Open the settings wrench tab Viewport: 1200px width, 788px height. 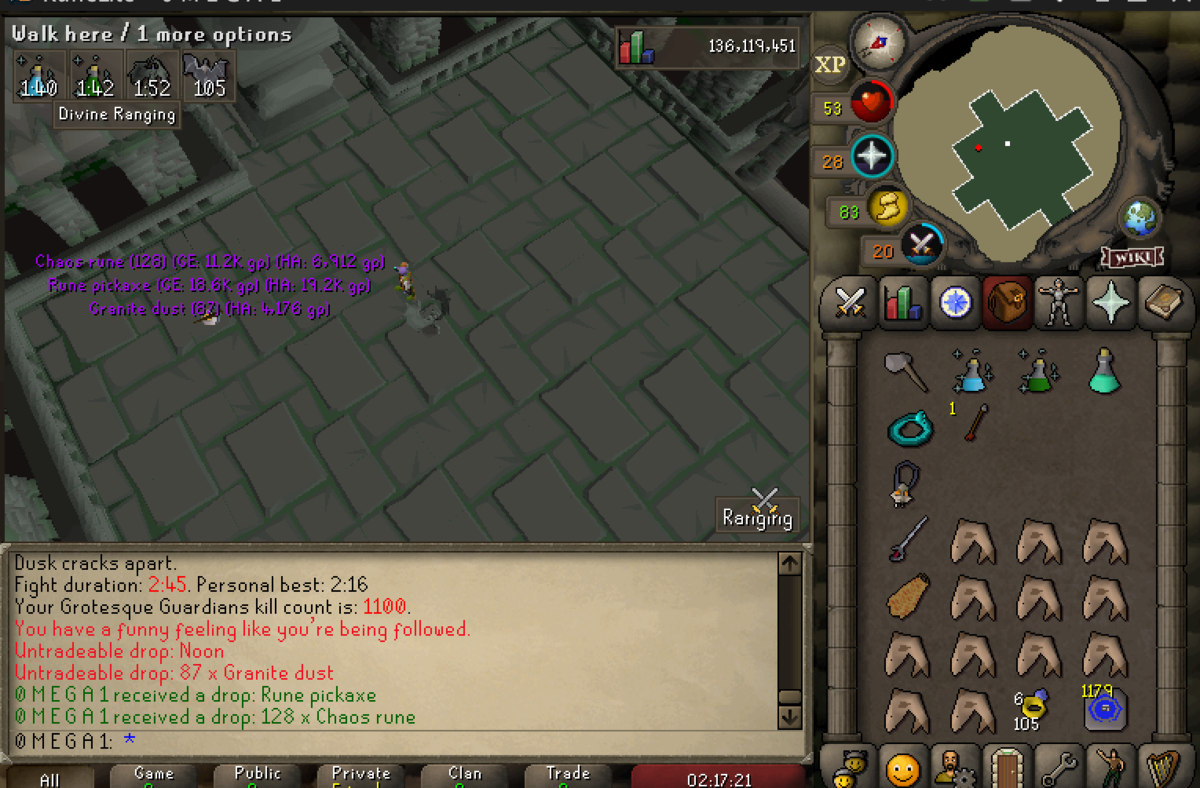(1058, 768)
